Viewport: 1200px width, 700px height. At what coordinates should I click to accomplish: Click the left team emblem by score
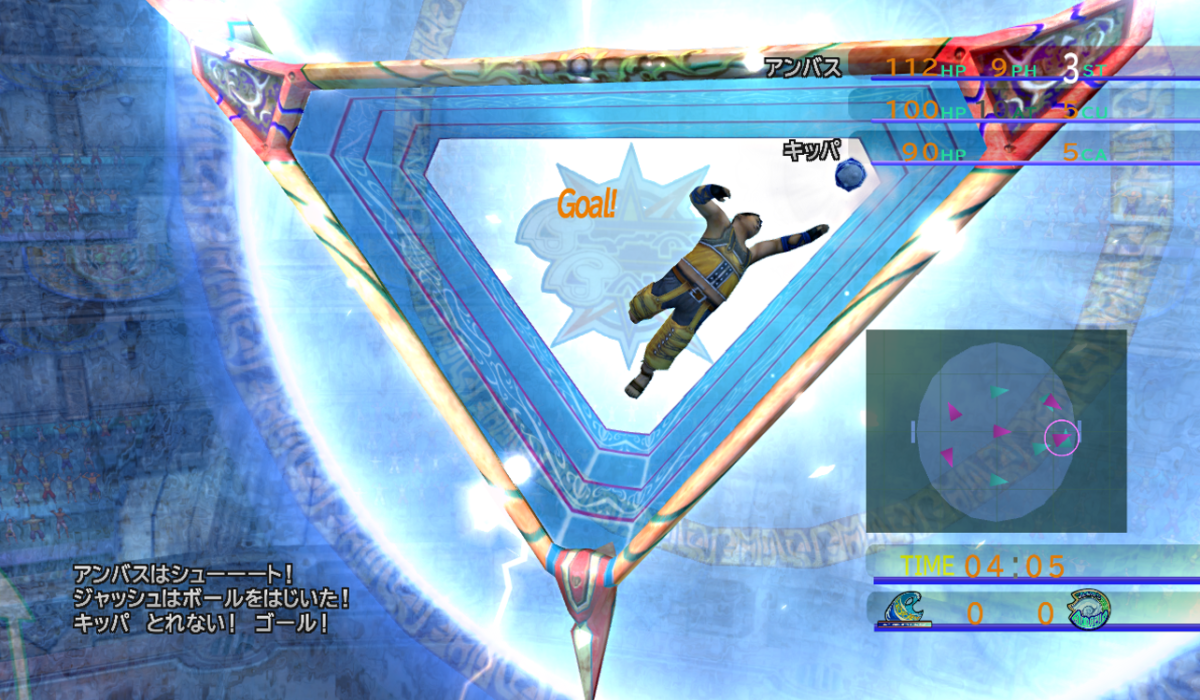(907, 609)
